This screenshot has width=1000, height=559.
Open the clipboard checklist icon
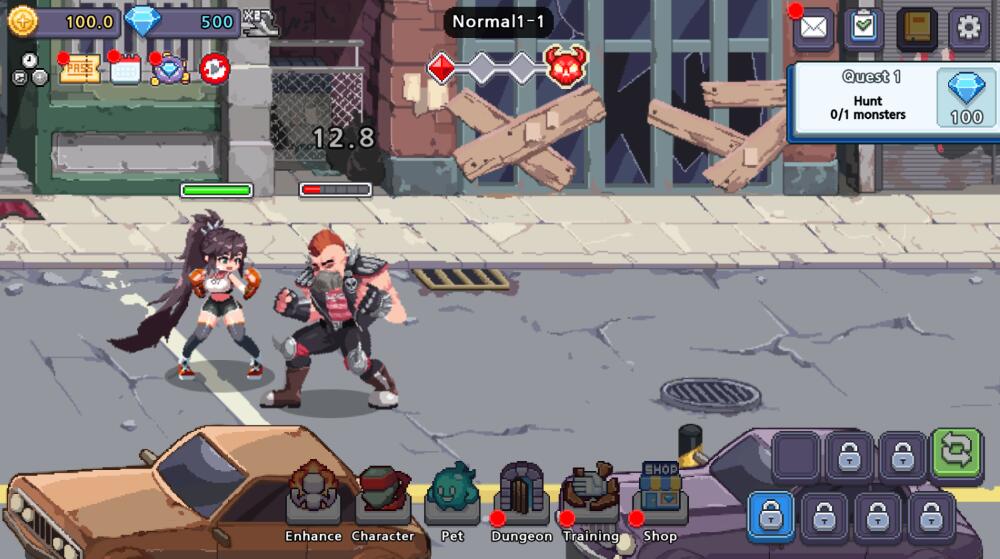click(863, 27)
